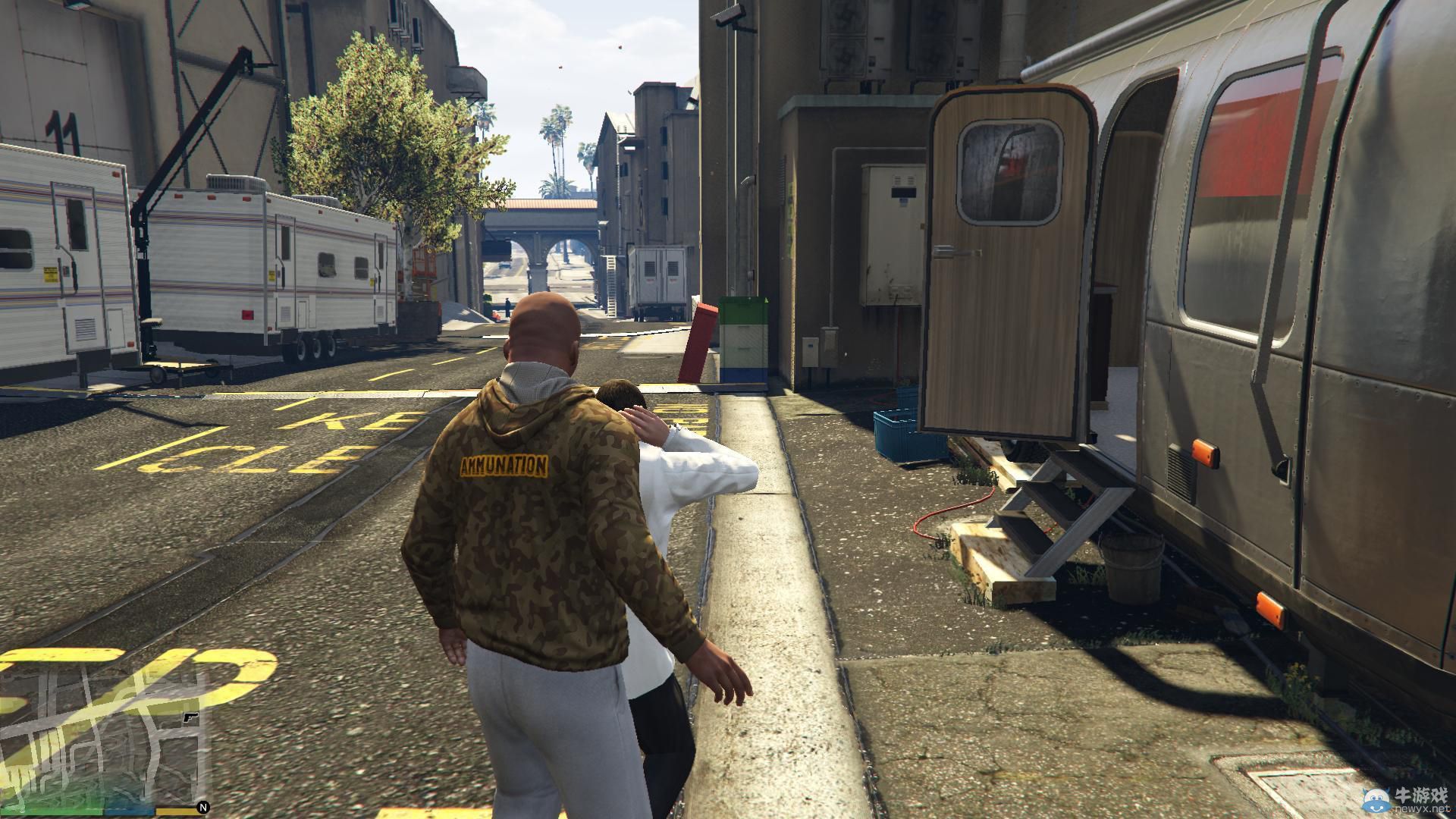Click the black N compass icon below the minimap
The width and height of the screenshot is (1456, 819).
tap(204, 808)
